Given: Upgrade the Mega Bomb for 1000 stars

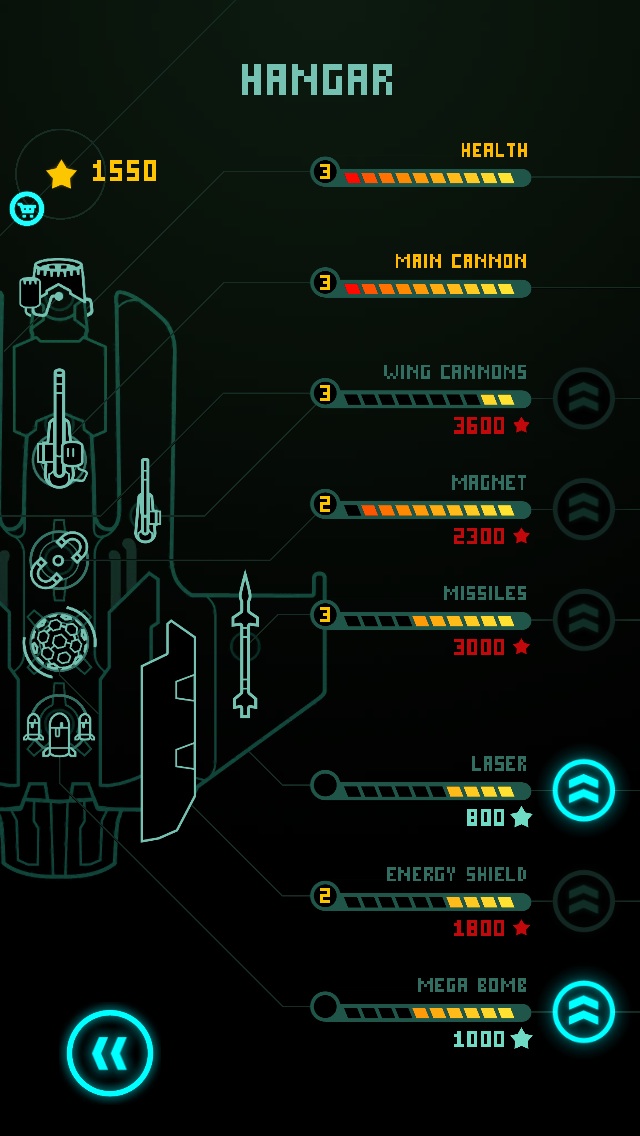Looking at the screenshot, I should (x=584, y=1011).
